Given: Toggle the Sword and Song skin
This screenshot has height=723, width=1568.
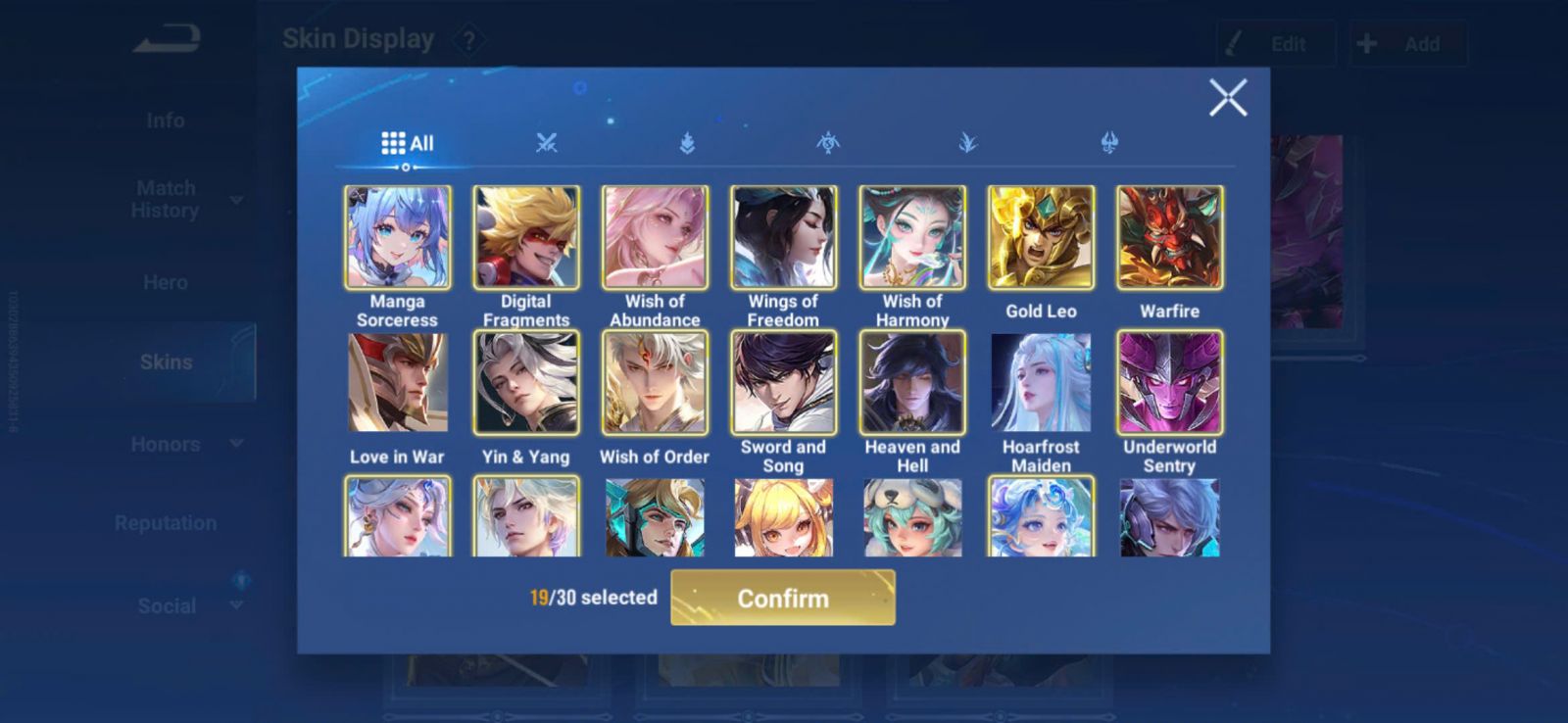Looking at the screenshot, I should coord(783,382).
